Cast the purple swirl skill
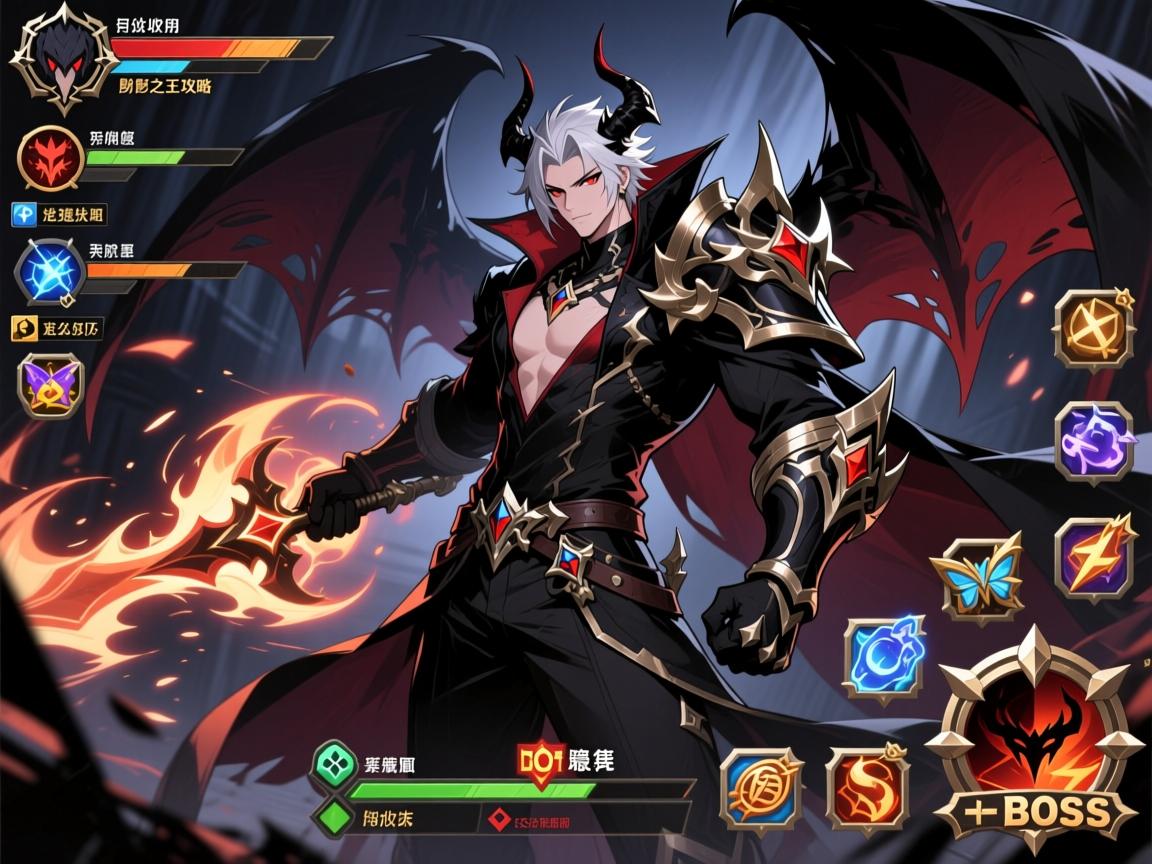1152x864 pixels. [x=1094, y=440]
